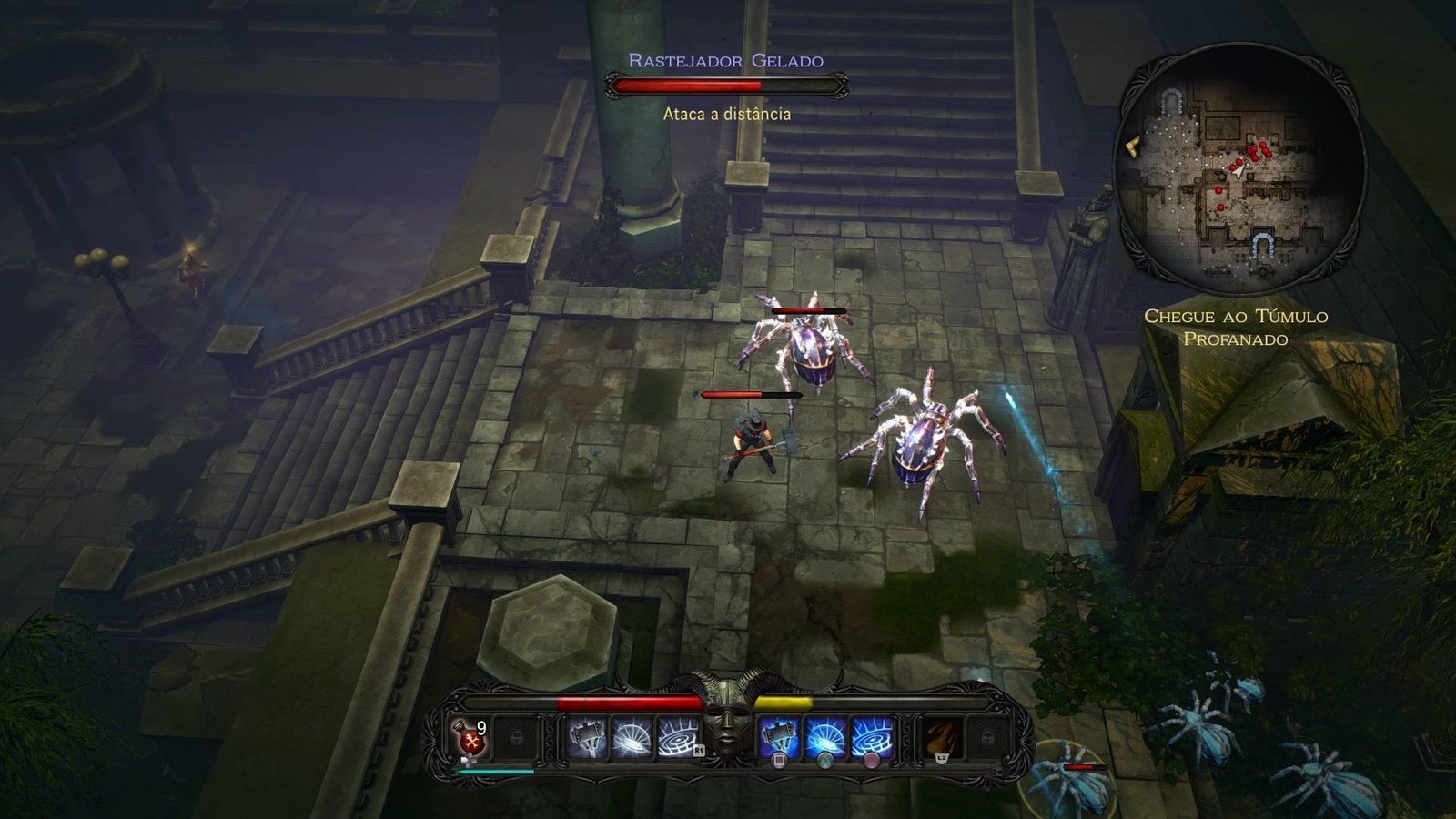Activate the grey hammer smash skill
Image resolution: width=1456 pixels, height=819 pixels.
(x=587, y=736)
